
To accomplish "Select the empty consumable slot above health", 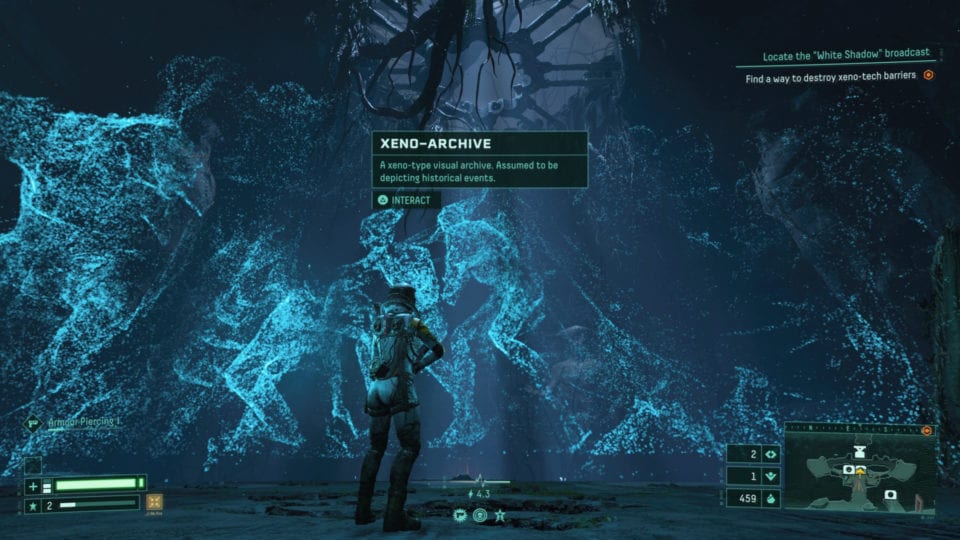I will coord(34,464).
